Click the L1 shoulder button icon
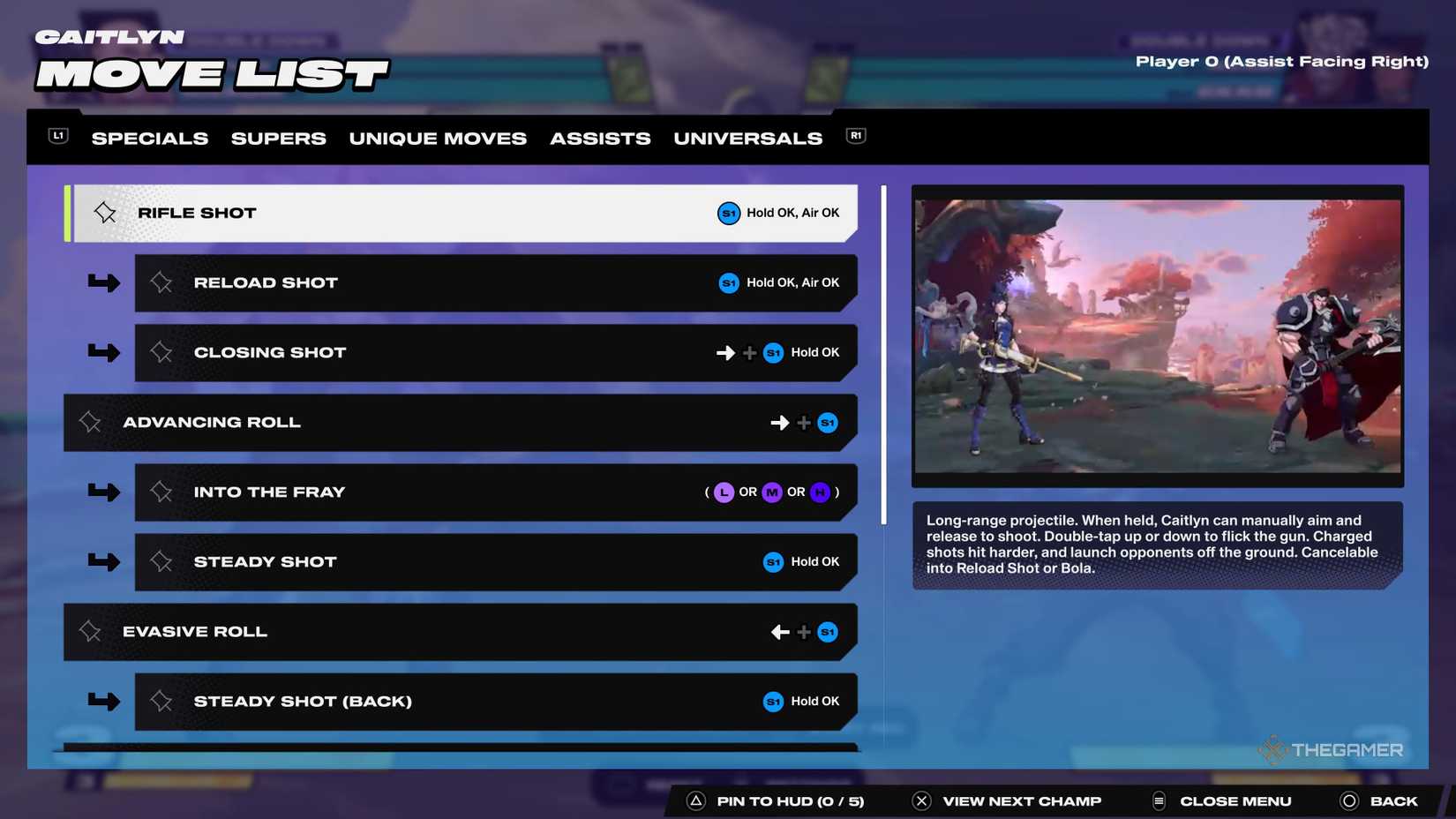 (x=56, y=135)
